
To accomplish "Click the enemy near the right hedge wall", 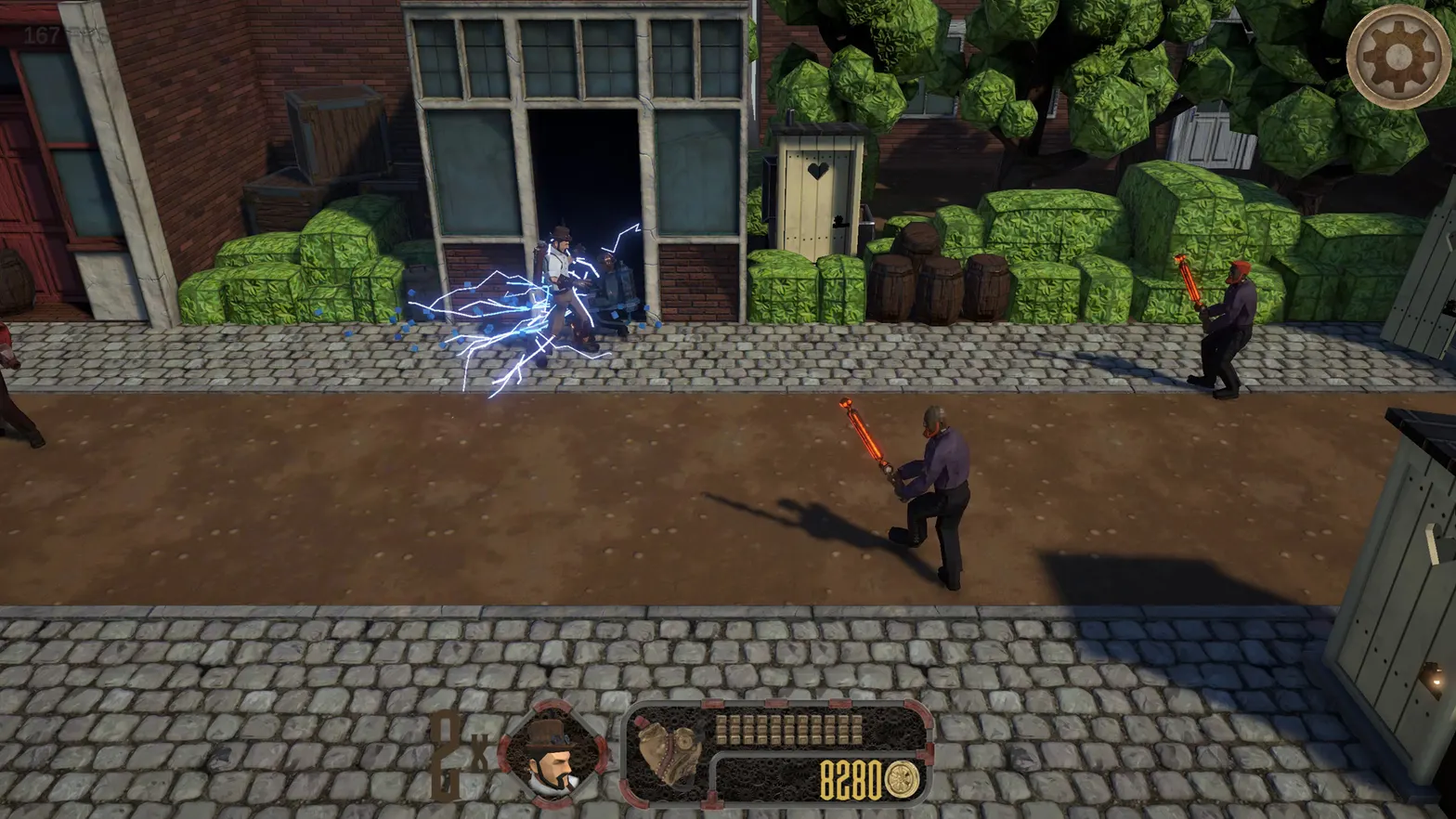I will [x=1226, y=325].
